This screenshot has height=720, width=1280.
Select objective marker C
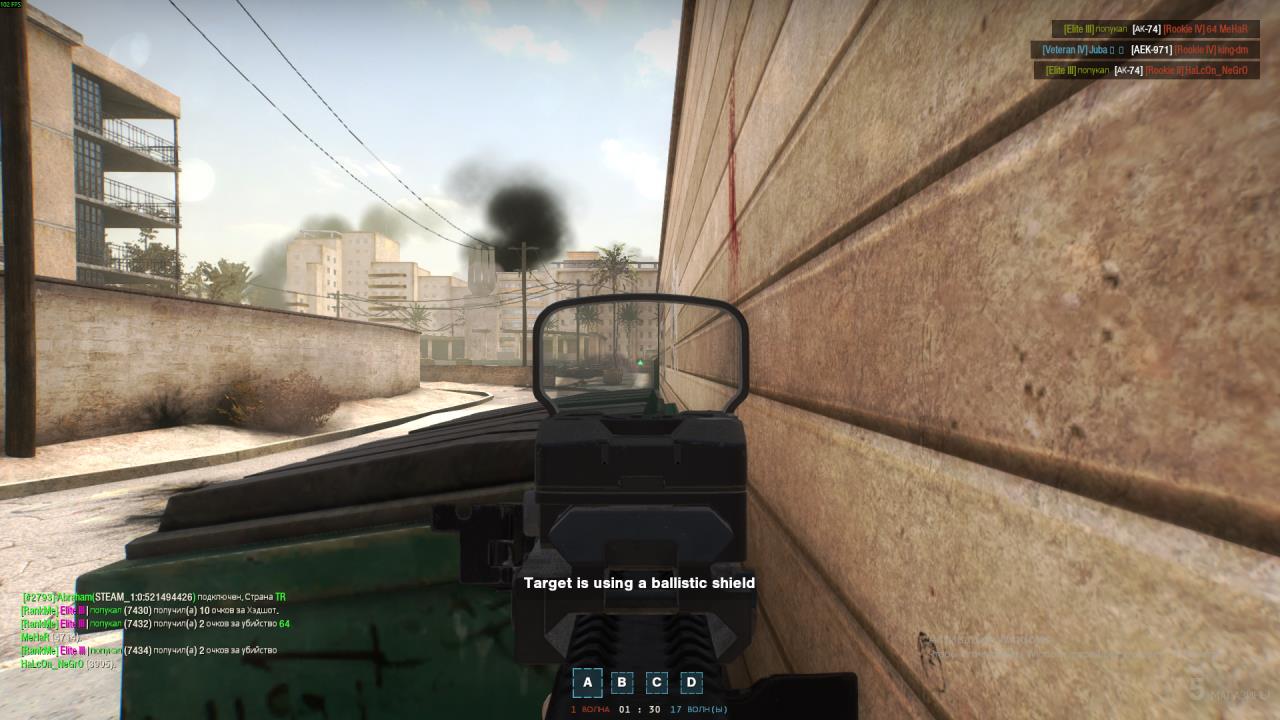[656, 683]
